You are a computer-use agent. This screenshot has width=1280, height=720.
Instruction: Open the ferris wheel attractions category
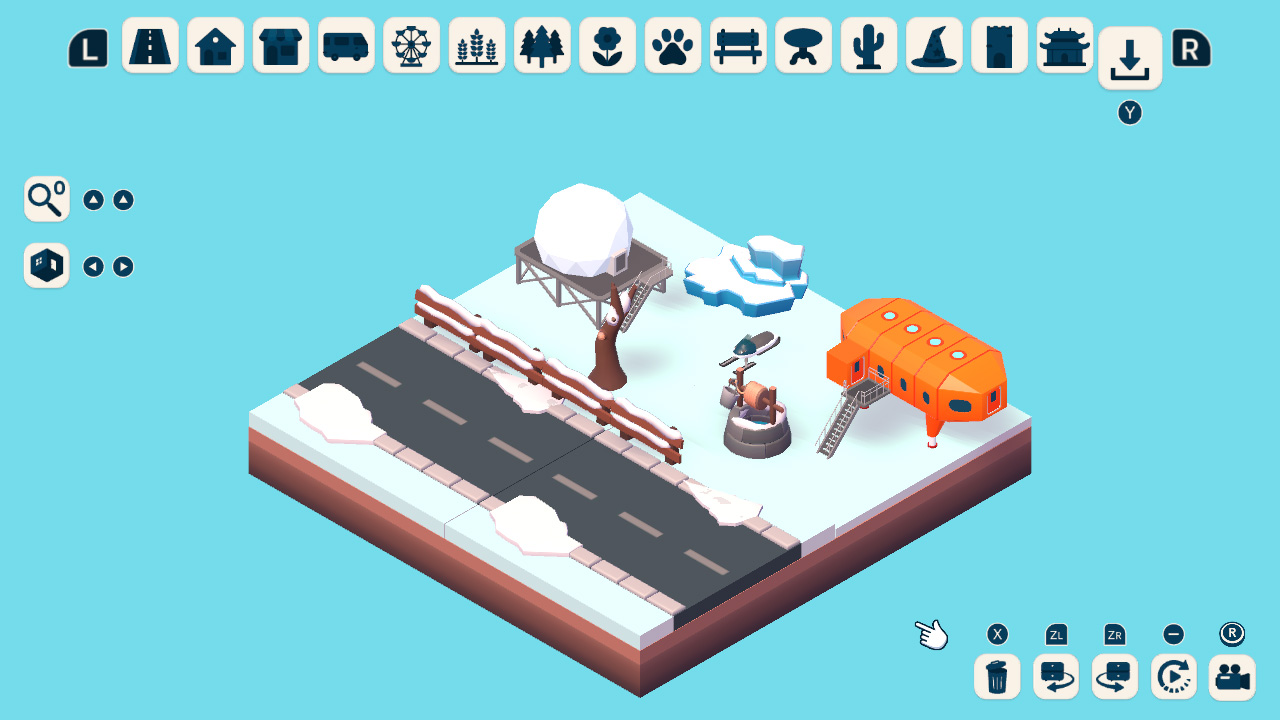411,45
